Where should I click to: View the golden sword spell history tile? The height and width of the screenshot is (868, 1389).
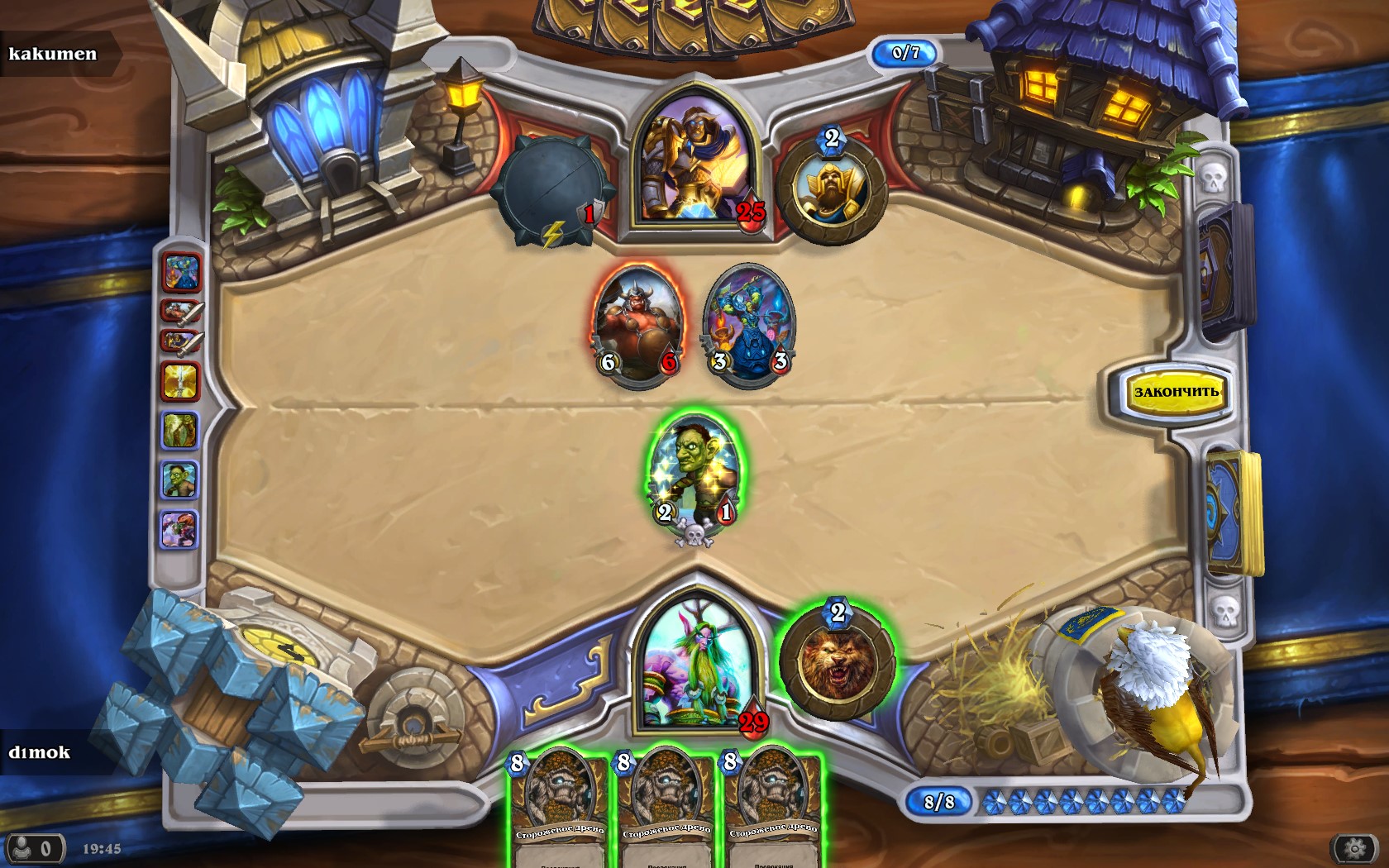pyautogui.click(x=180, y=381)
